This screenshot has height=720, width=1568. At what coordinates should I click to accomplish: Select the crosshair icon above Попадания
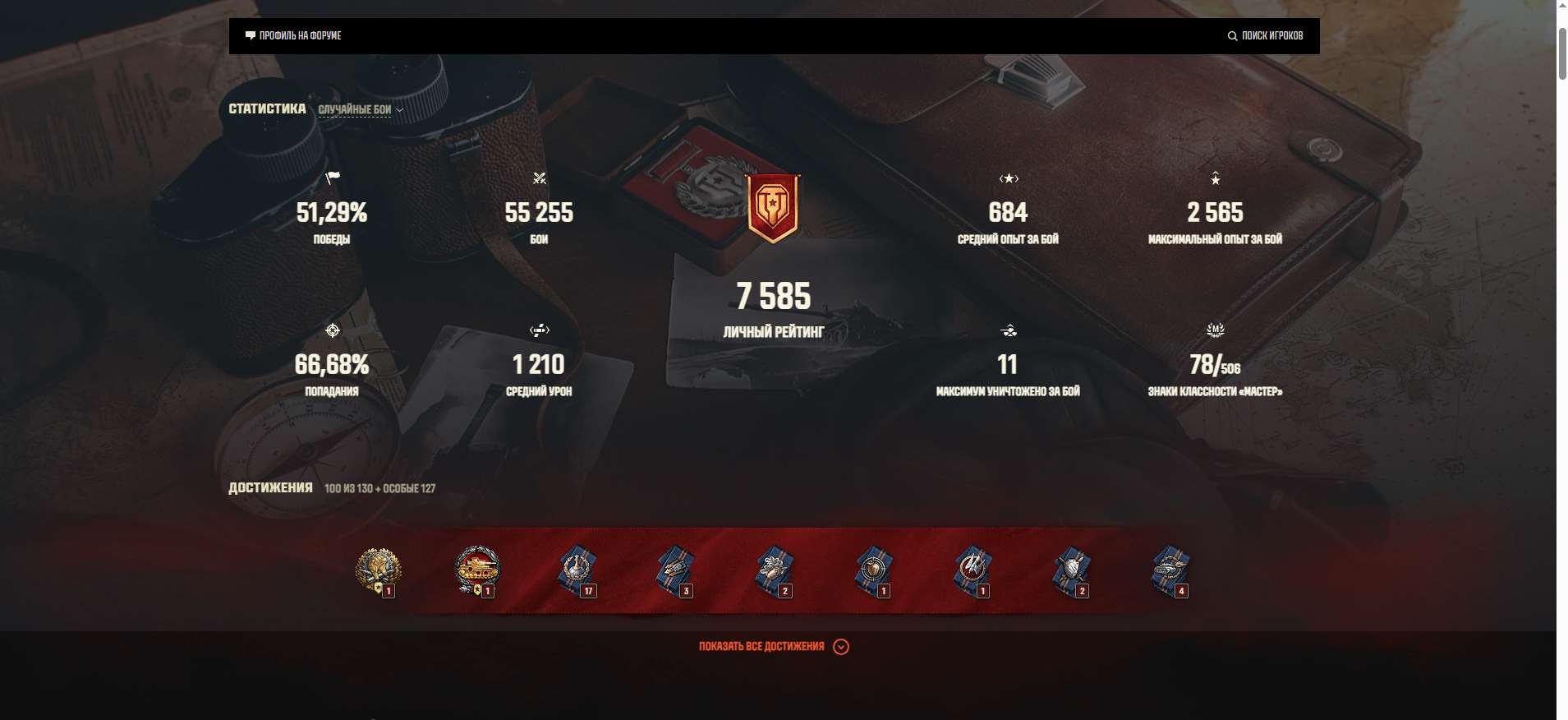click(x=333, y=331)
